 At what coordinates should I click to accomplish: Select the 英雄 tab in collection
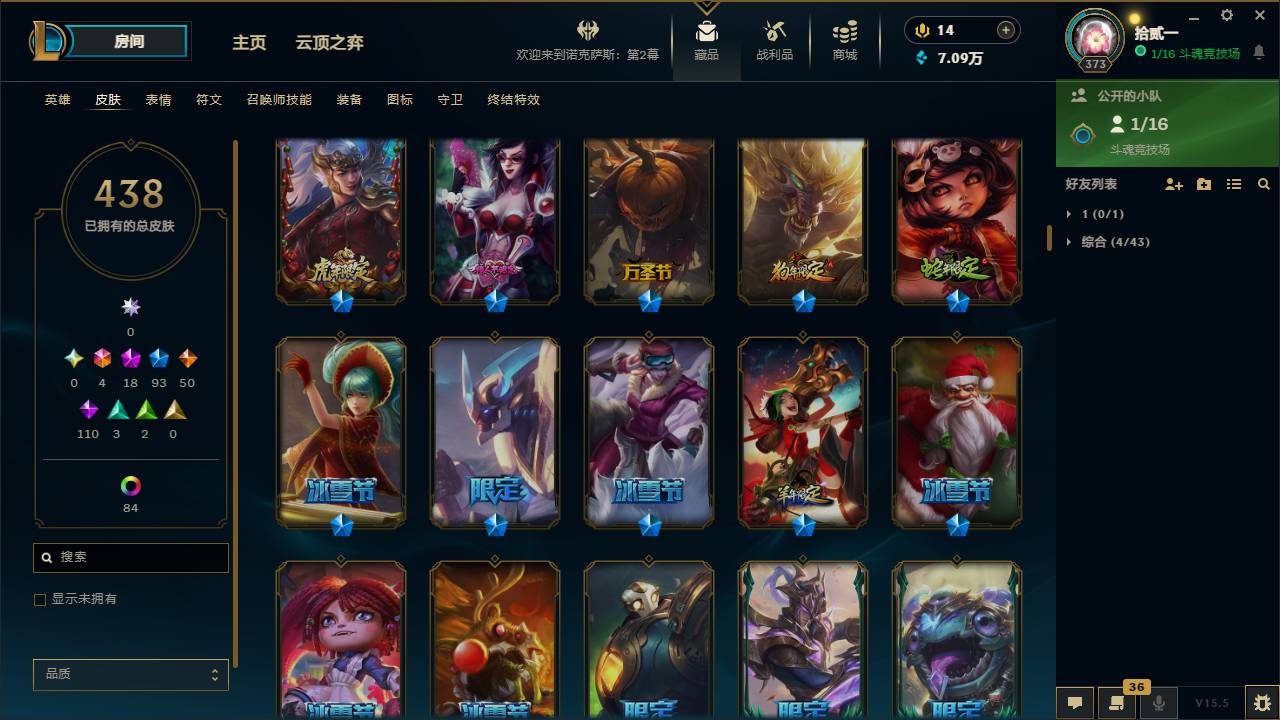tap(56, 100)
